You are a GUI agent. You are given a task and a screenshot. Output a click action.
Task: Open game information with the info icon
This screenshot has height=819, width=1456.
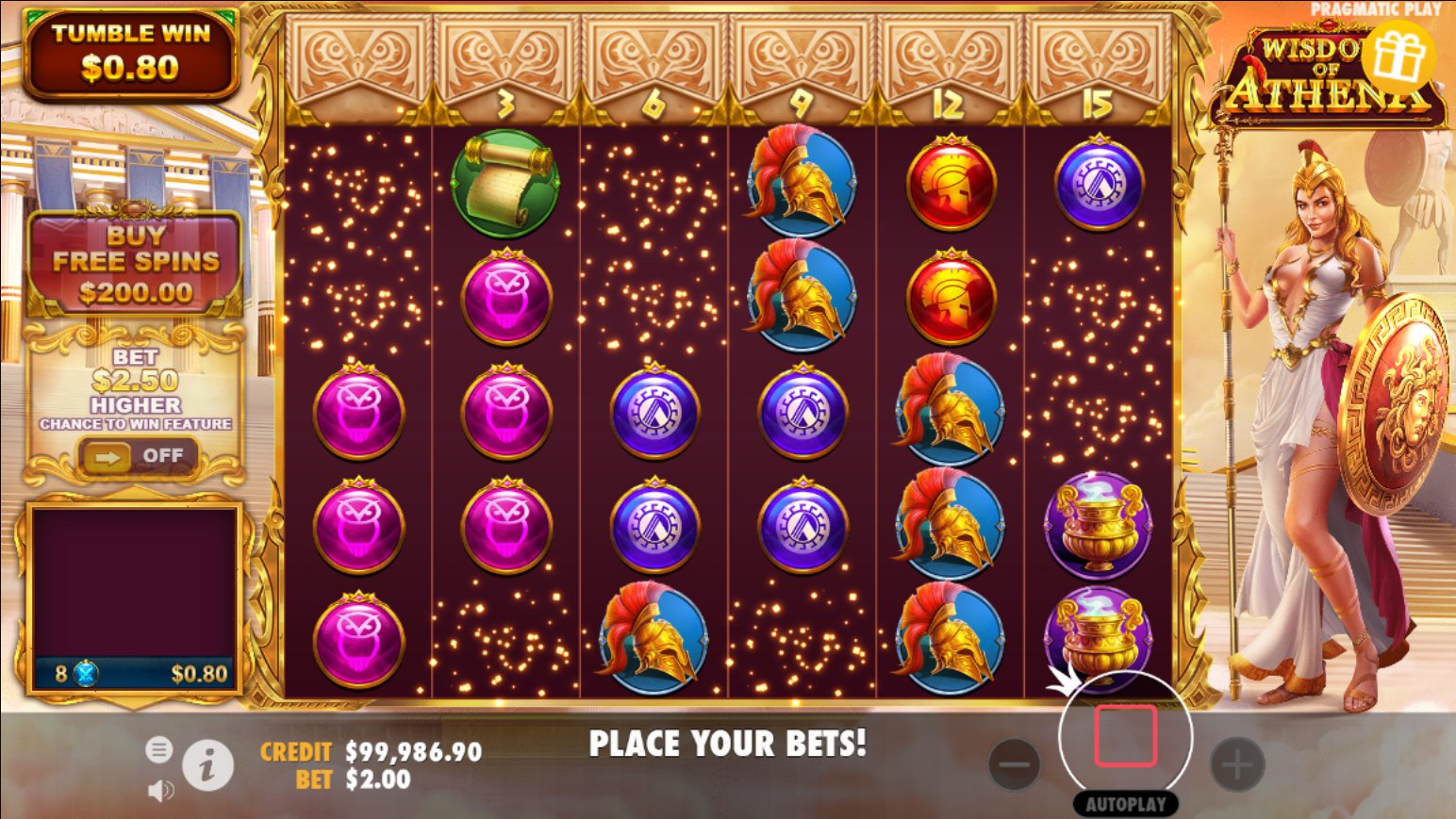point(208,765)
